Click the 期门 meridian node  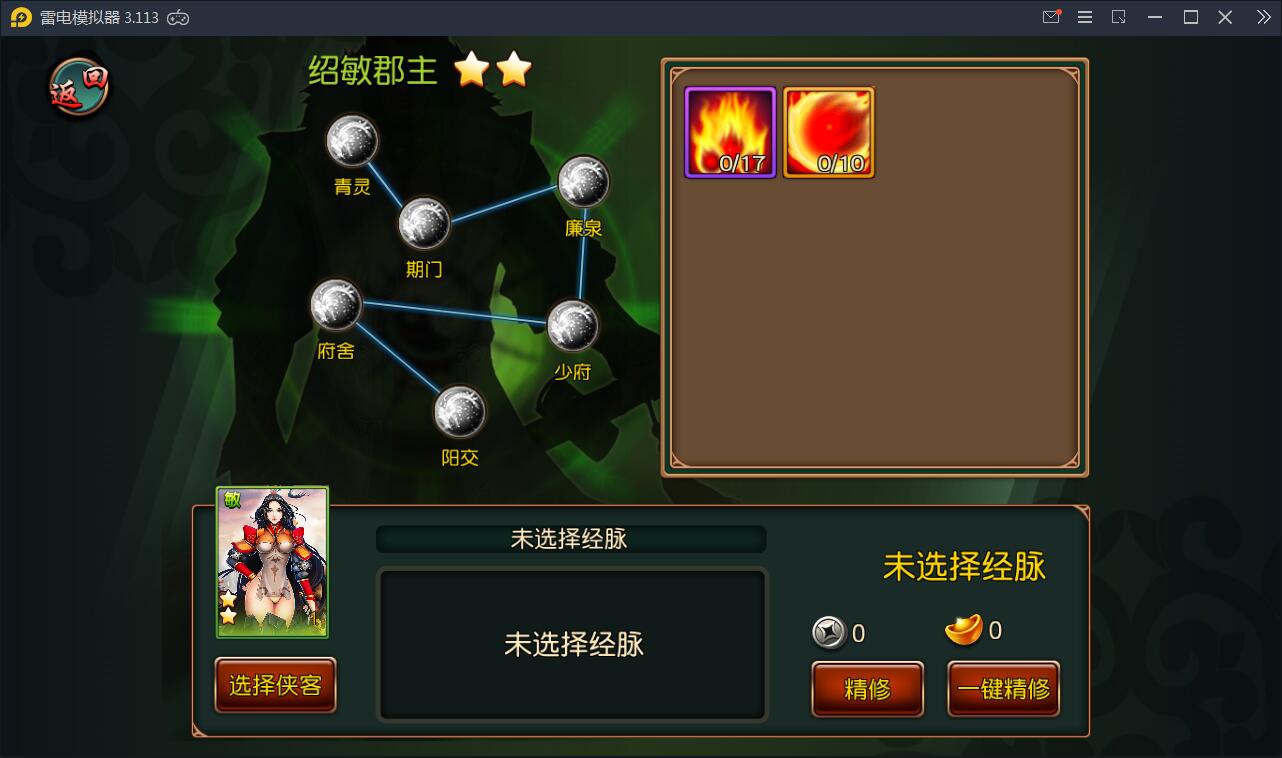[x=425, y=224]
